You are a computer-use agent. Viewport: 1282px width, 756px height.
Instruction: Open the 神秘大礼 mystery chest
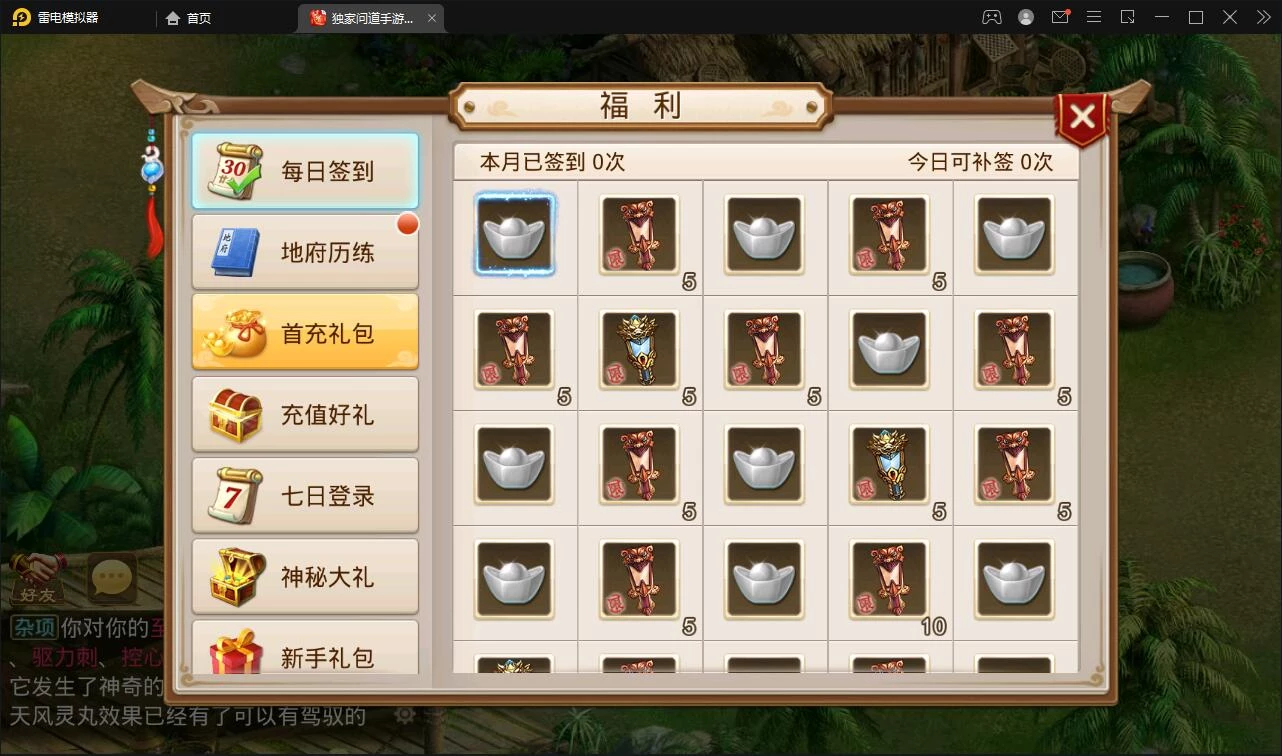tap(304, 576)
